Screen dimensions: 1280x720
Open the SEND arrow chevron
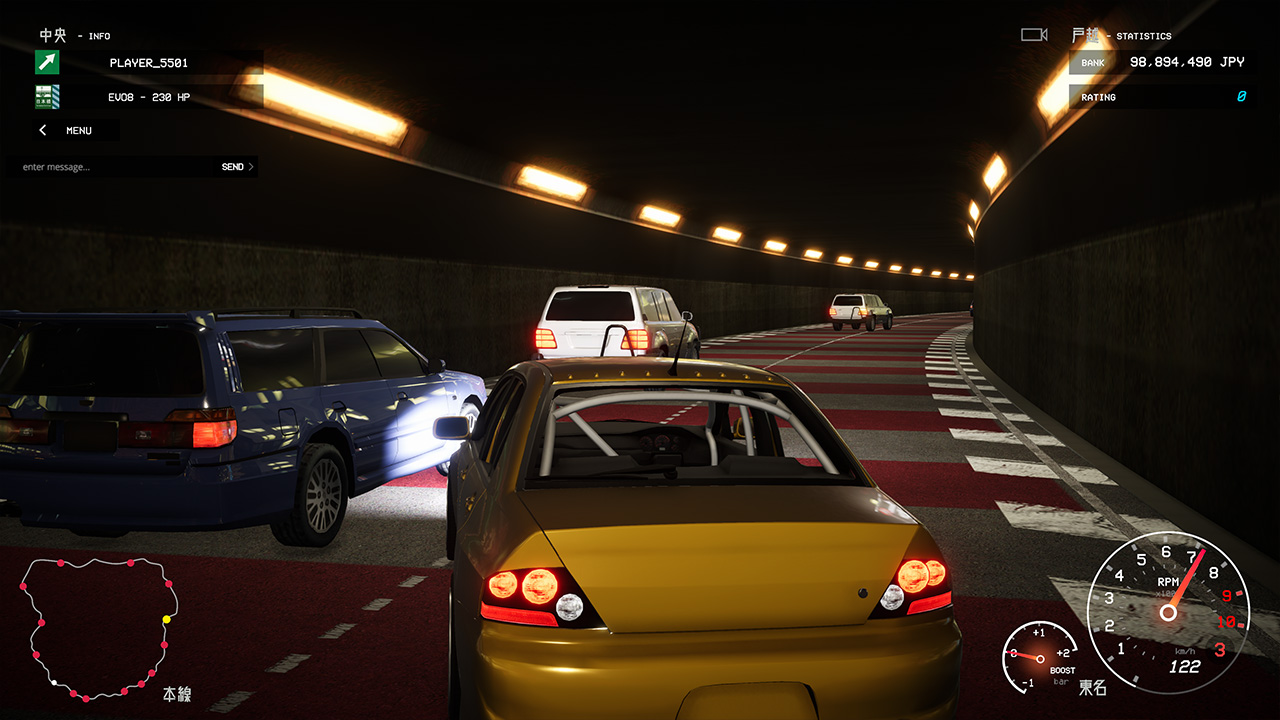click(249, 166)
